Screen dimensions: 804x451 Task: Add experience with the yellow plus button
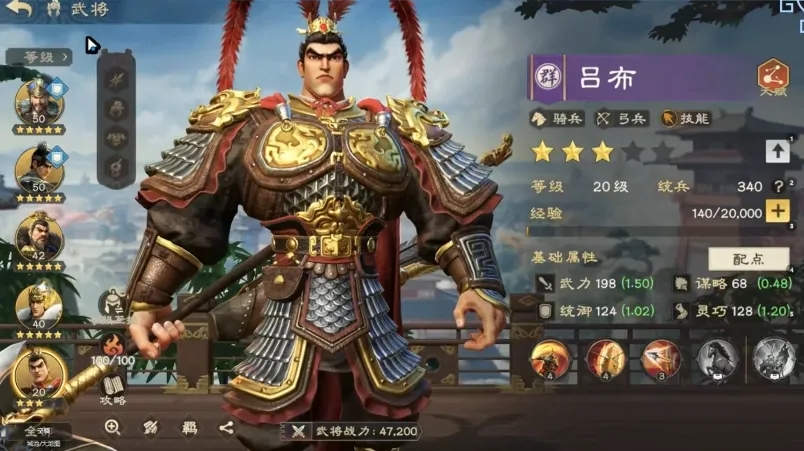(x=777, y=211)
